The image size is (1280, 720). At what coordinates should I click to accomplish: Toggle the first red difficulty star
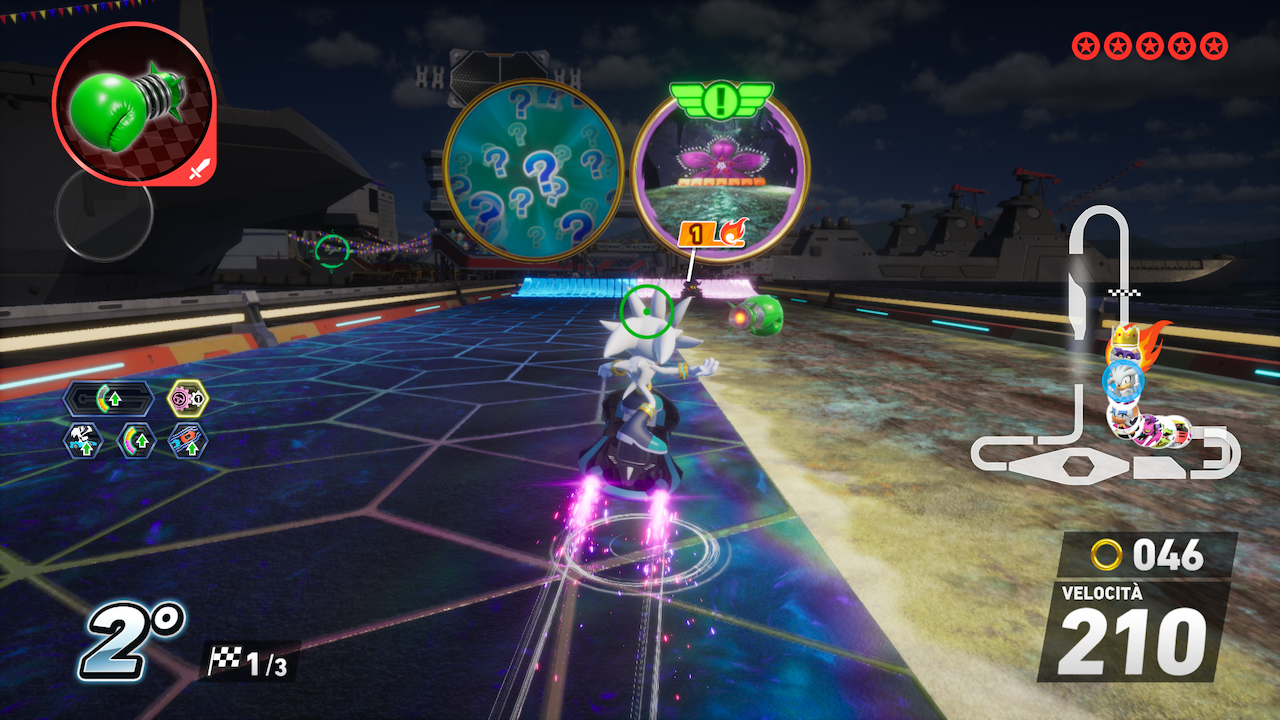coord(1085,44)
